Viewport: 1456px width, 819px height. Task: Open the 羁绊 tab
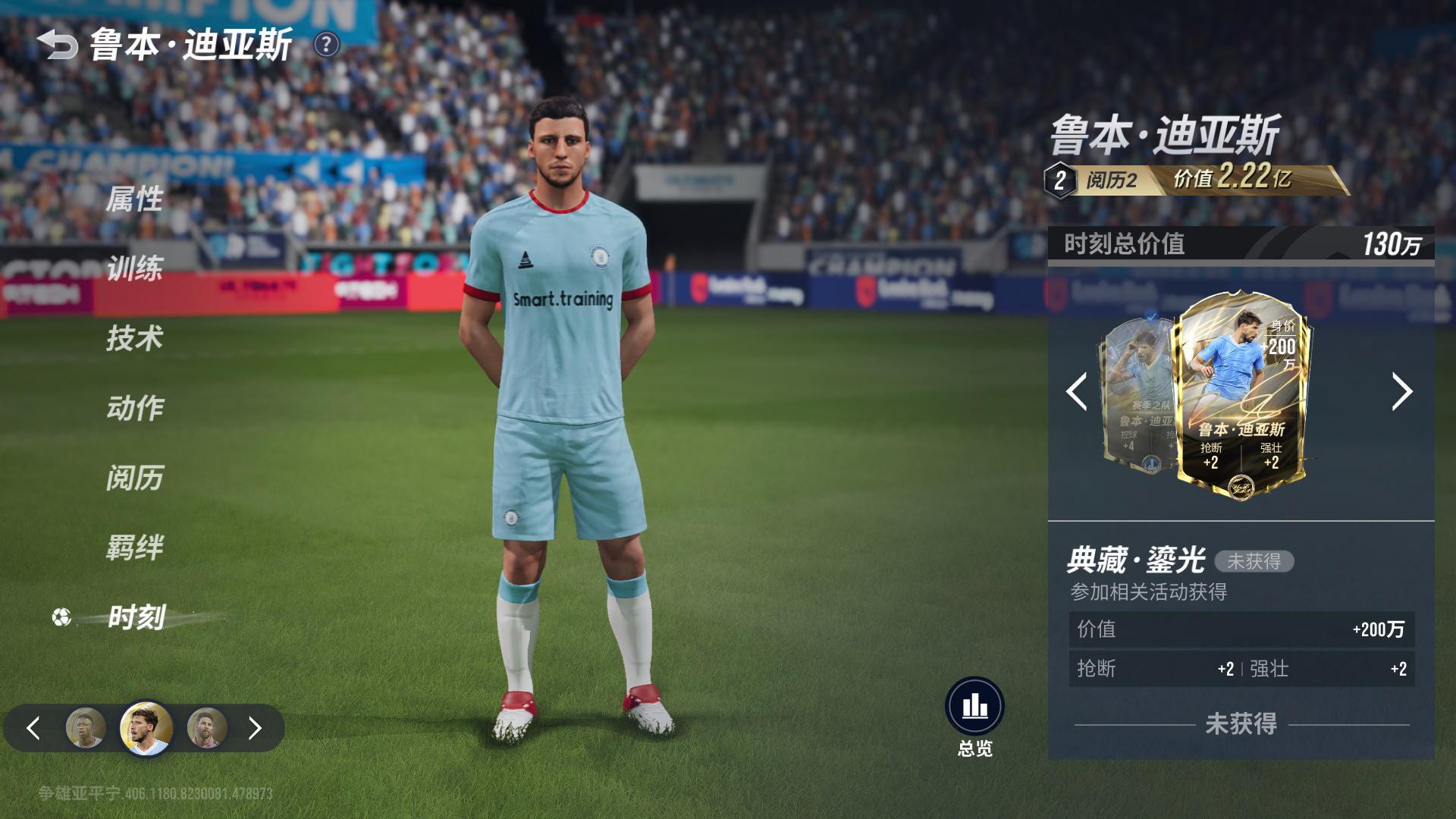pos(134,548)
